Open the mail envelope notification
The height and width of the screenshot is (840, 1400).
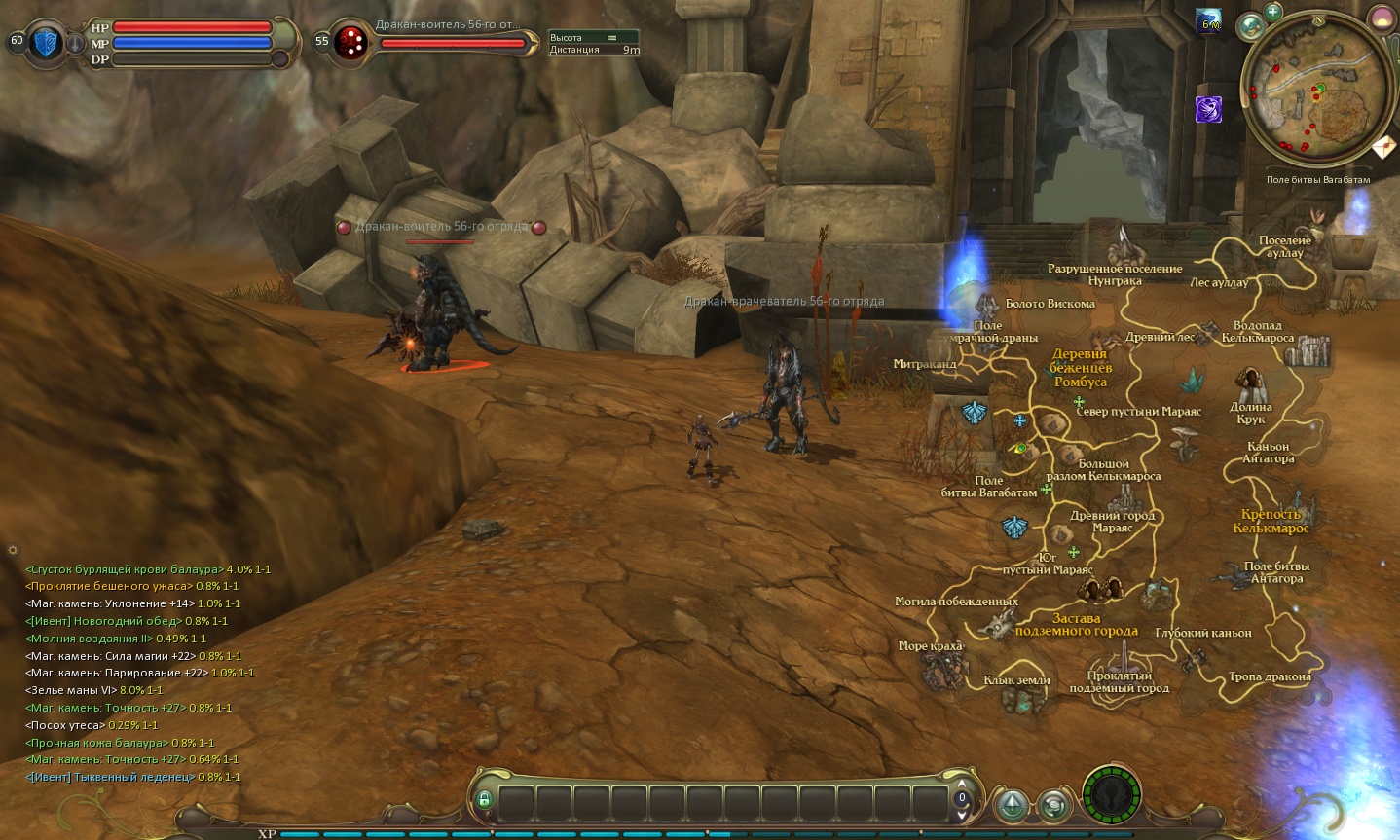coord(1383,147)
